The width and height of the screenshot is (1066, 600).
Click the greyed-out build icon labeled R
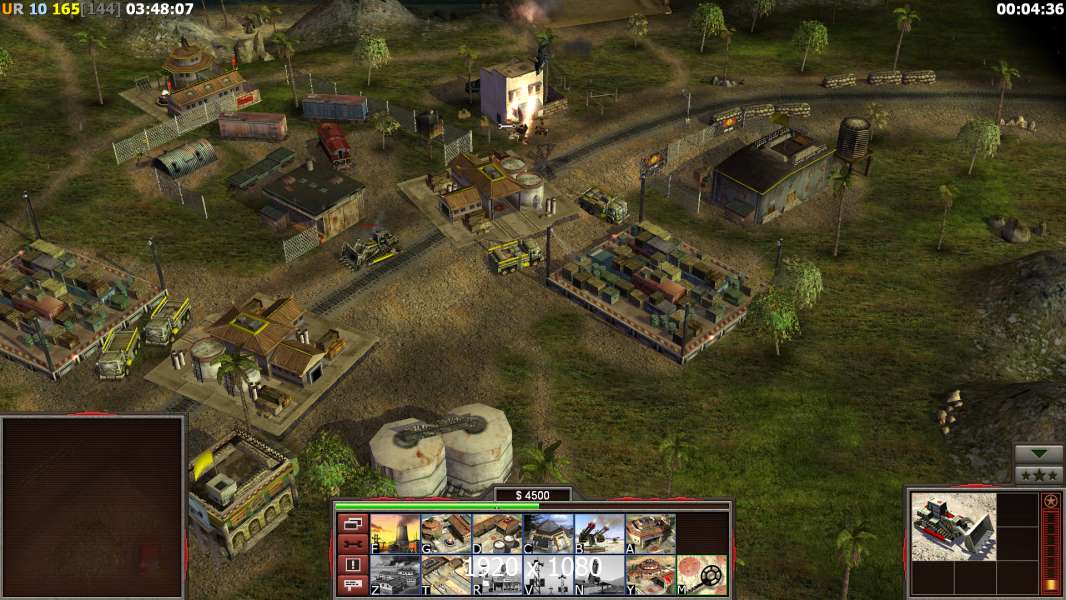[x=497, y=575]
